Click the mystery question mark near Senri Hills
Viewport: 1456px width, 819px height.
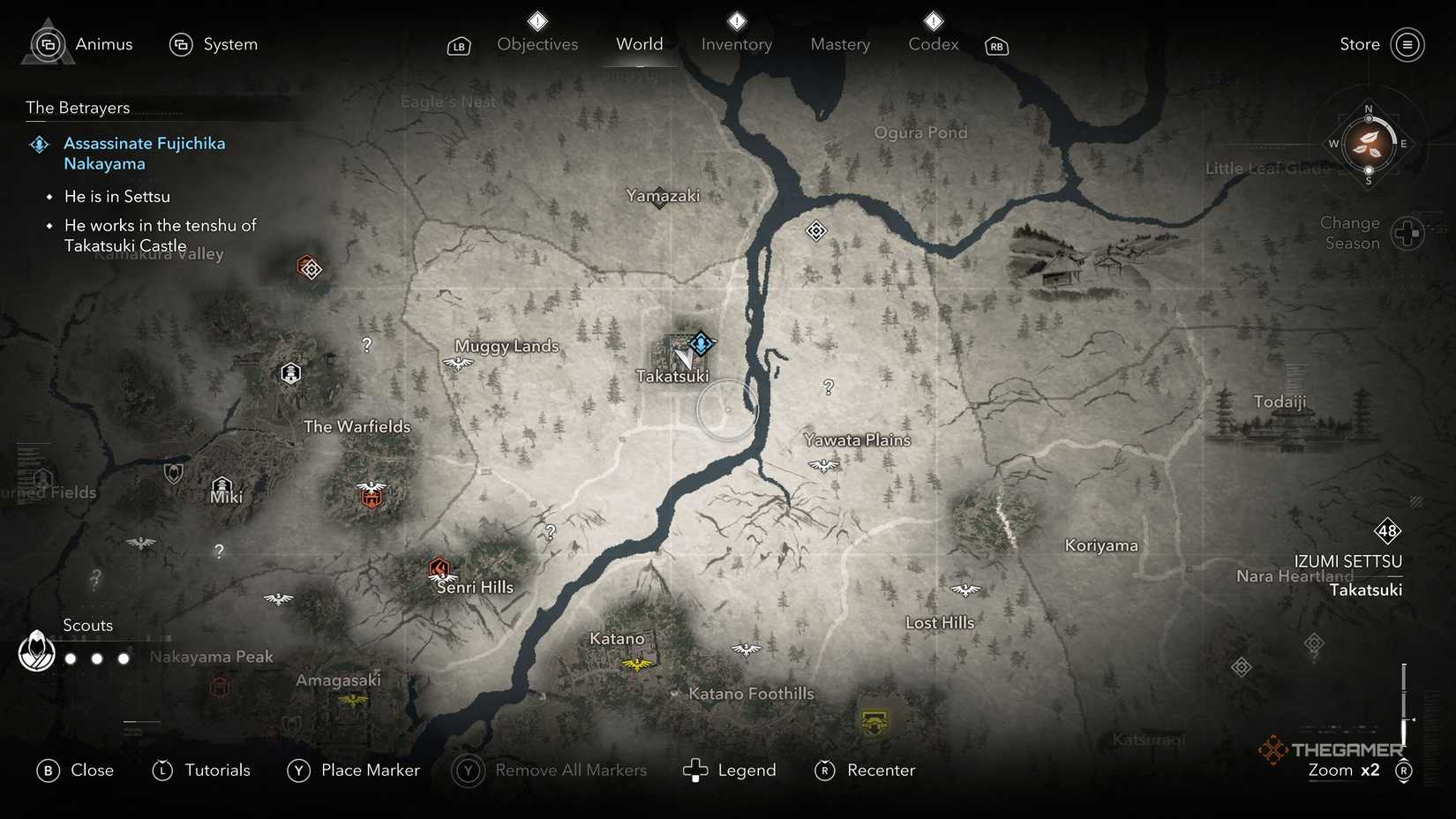551,531
